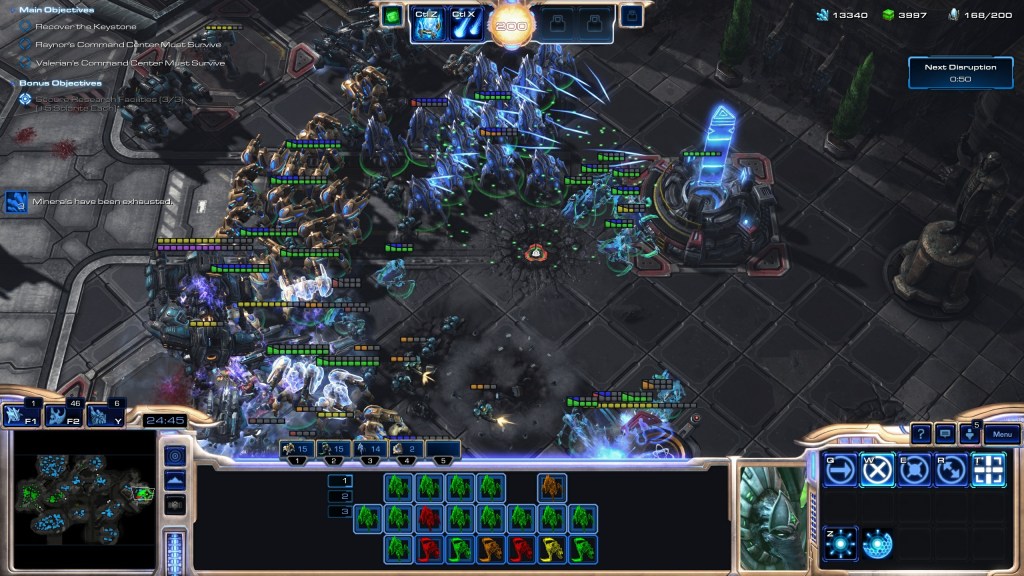The image size is (1024, 576).
Task: Choose the Hold Position command
Action: 914,469
